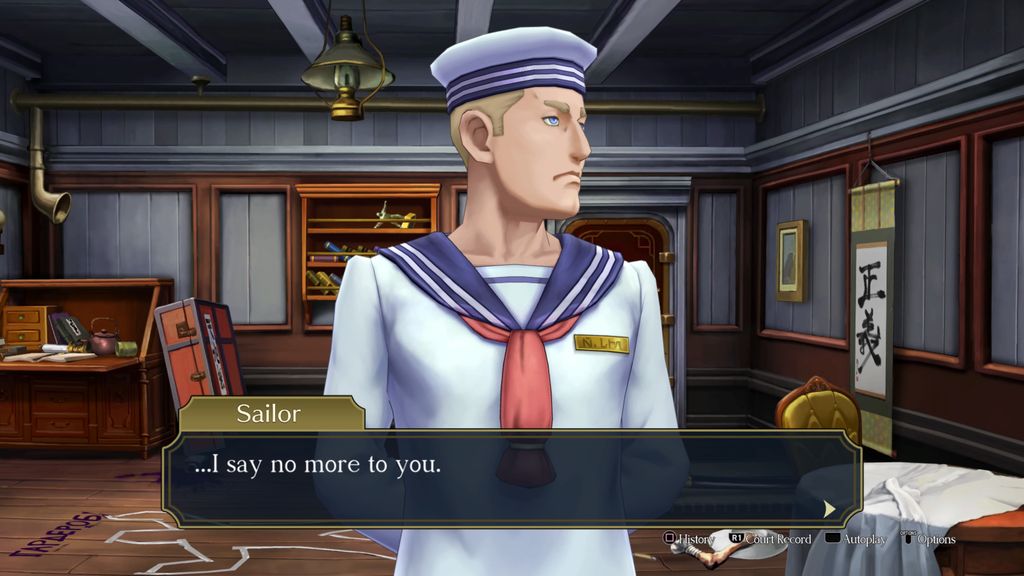Toggle Autoplay mode
Screen dimensions: 1024x576
[x=857, y=539]
